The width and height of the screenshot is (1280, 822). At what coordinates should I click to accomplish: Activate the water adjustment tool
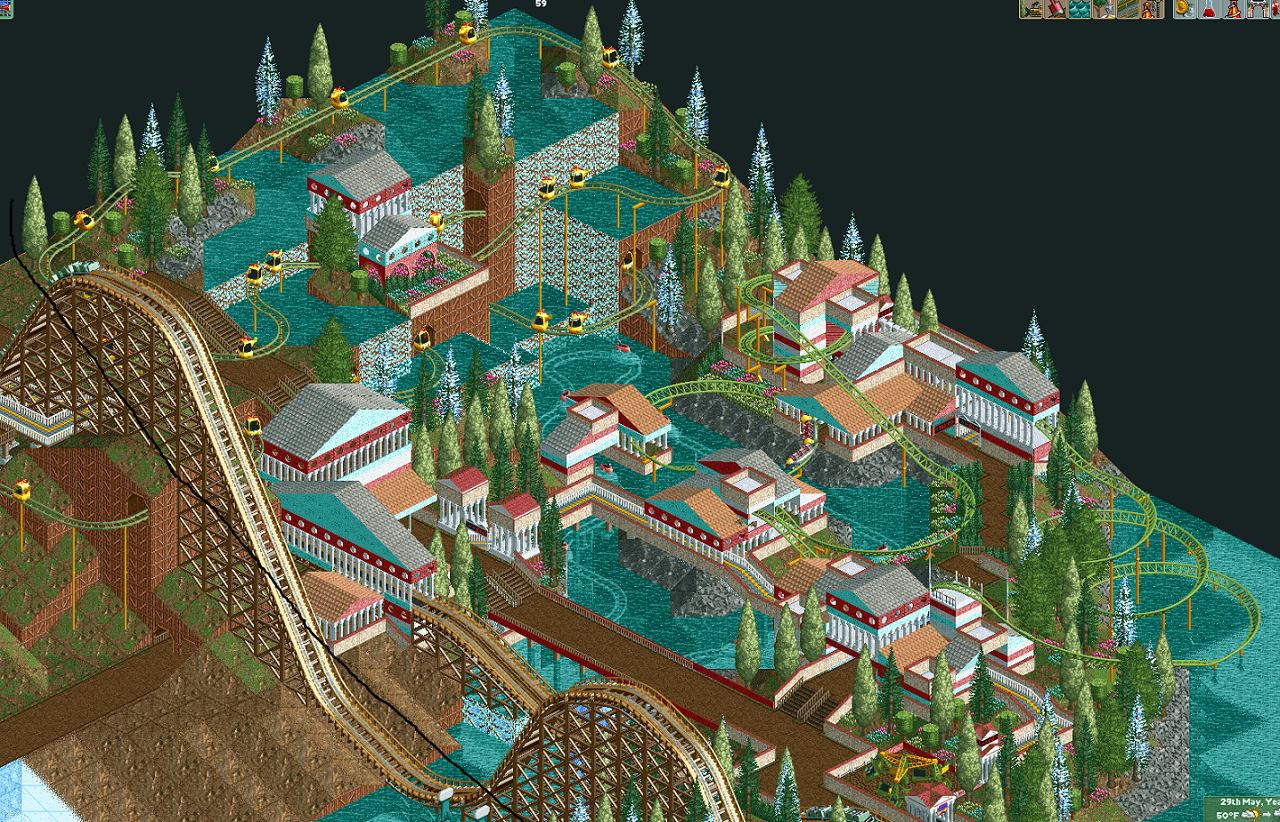(x=1079, y=9)
